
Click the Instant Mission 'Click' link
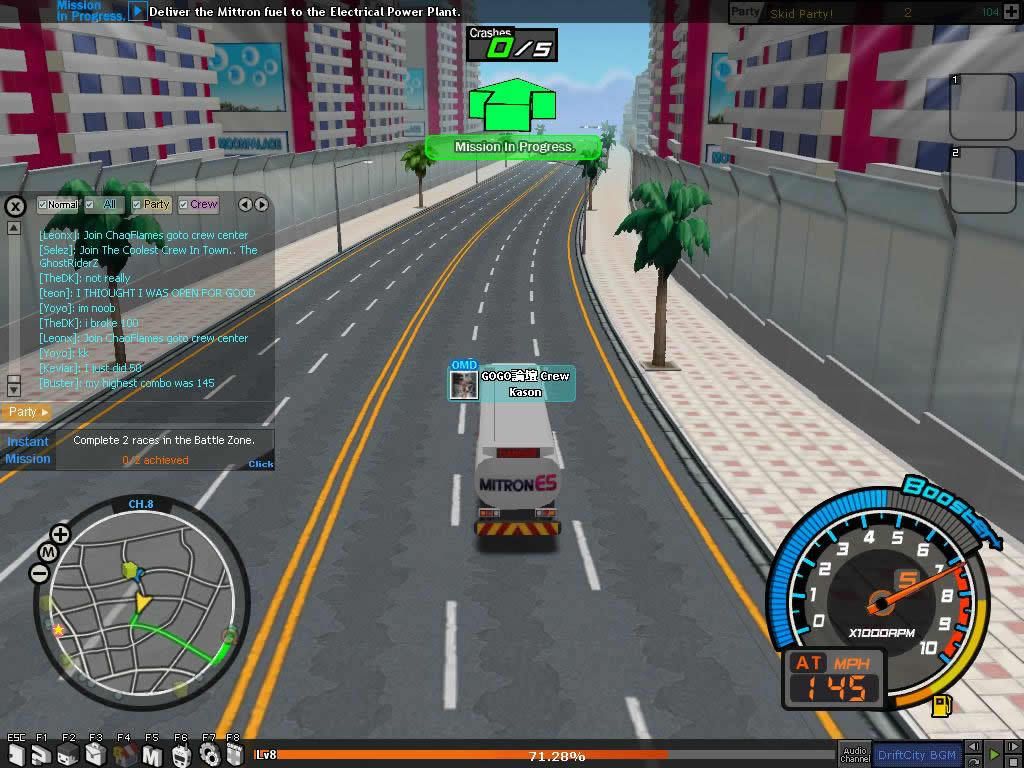[261, 464]
